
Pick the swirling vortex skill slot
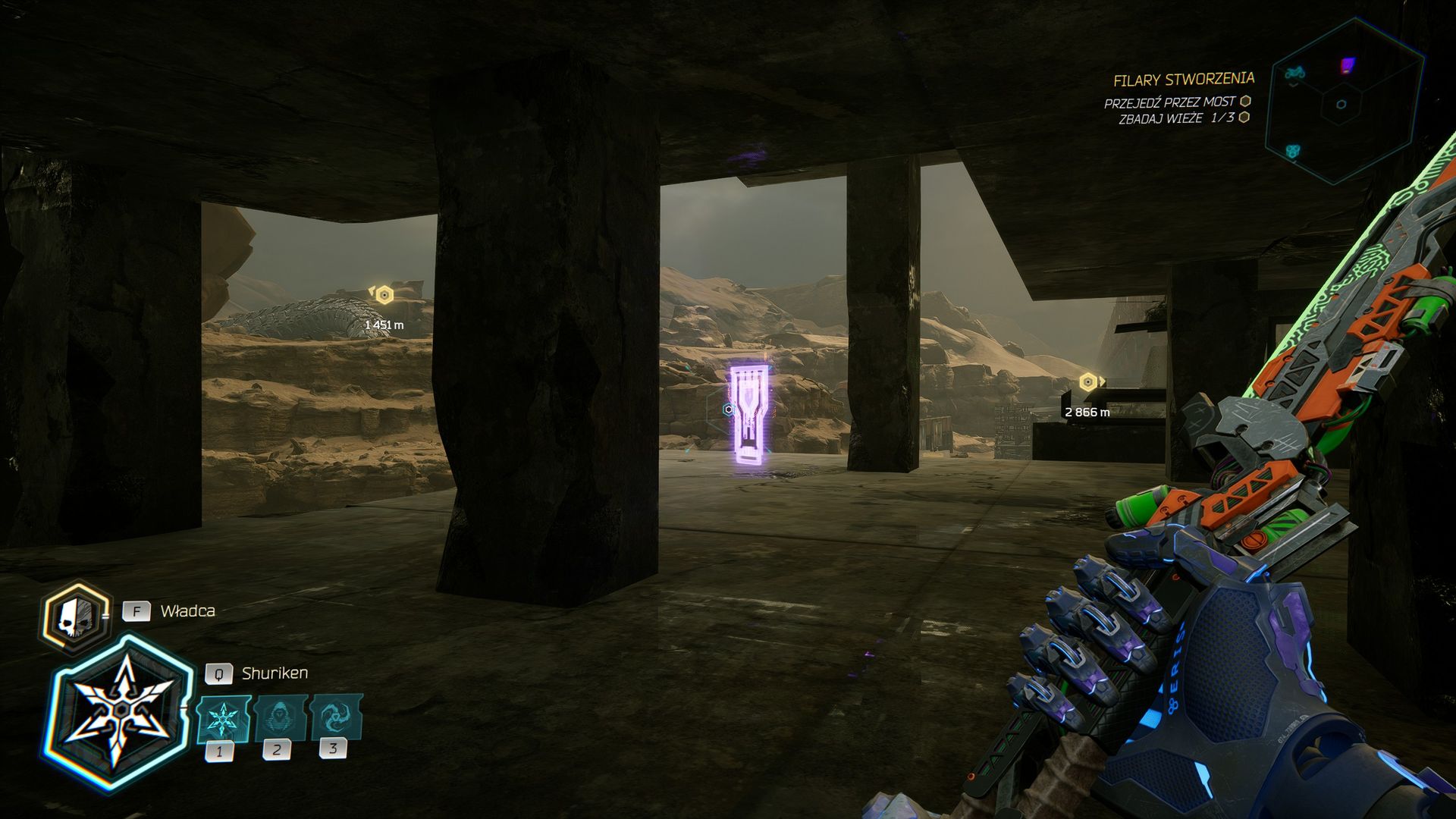(x=334, y=717)
